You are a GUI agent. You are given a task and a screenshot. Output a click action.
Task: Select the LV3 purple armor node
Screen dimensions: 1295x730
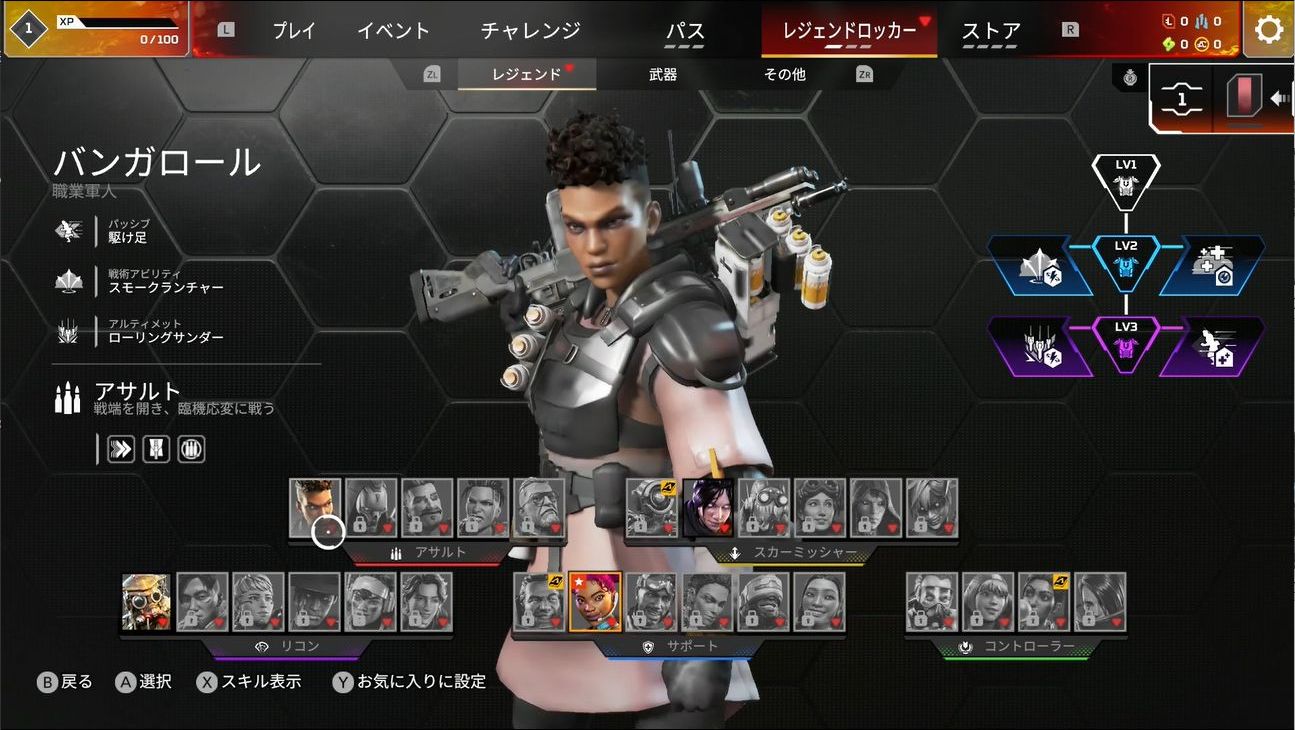point(1126,345)
